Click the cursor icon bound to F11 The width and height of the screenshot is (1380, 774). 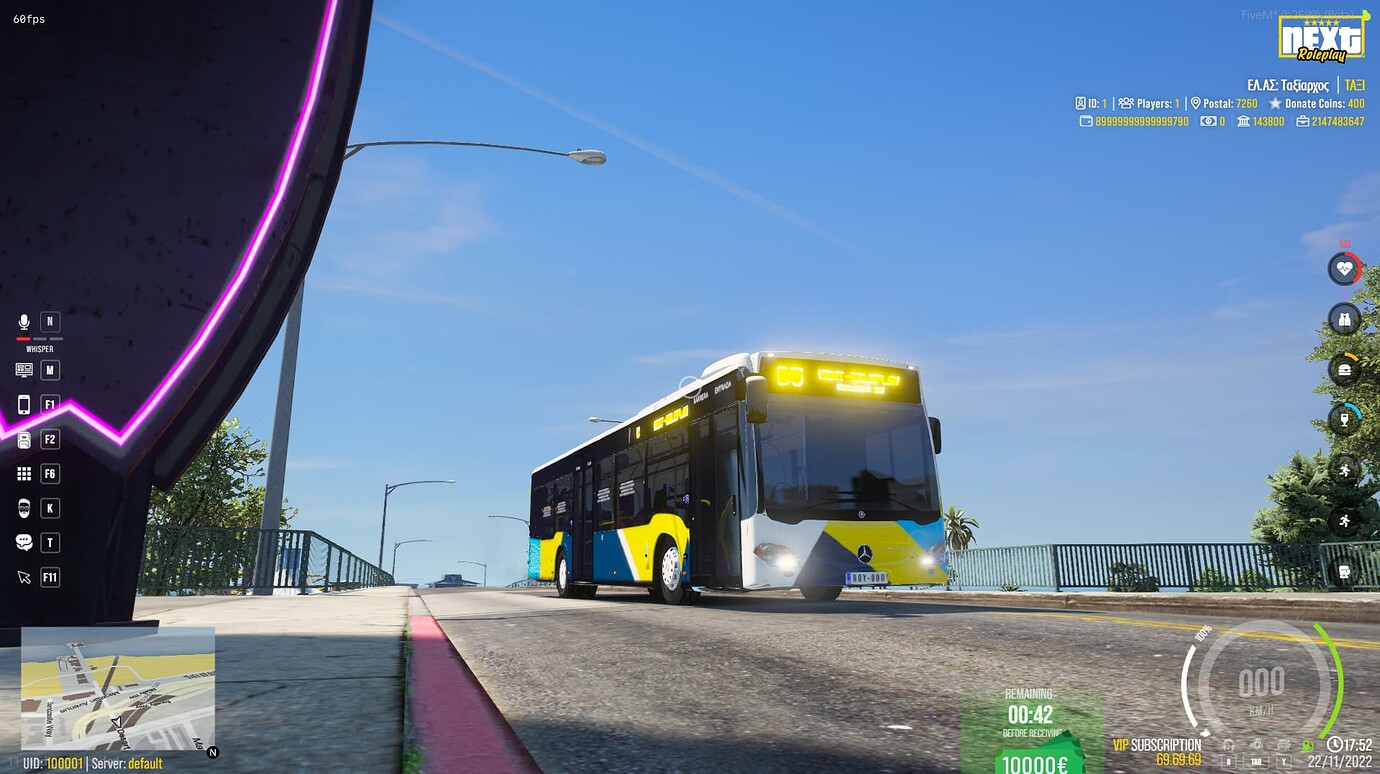(22, 577)
